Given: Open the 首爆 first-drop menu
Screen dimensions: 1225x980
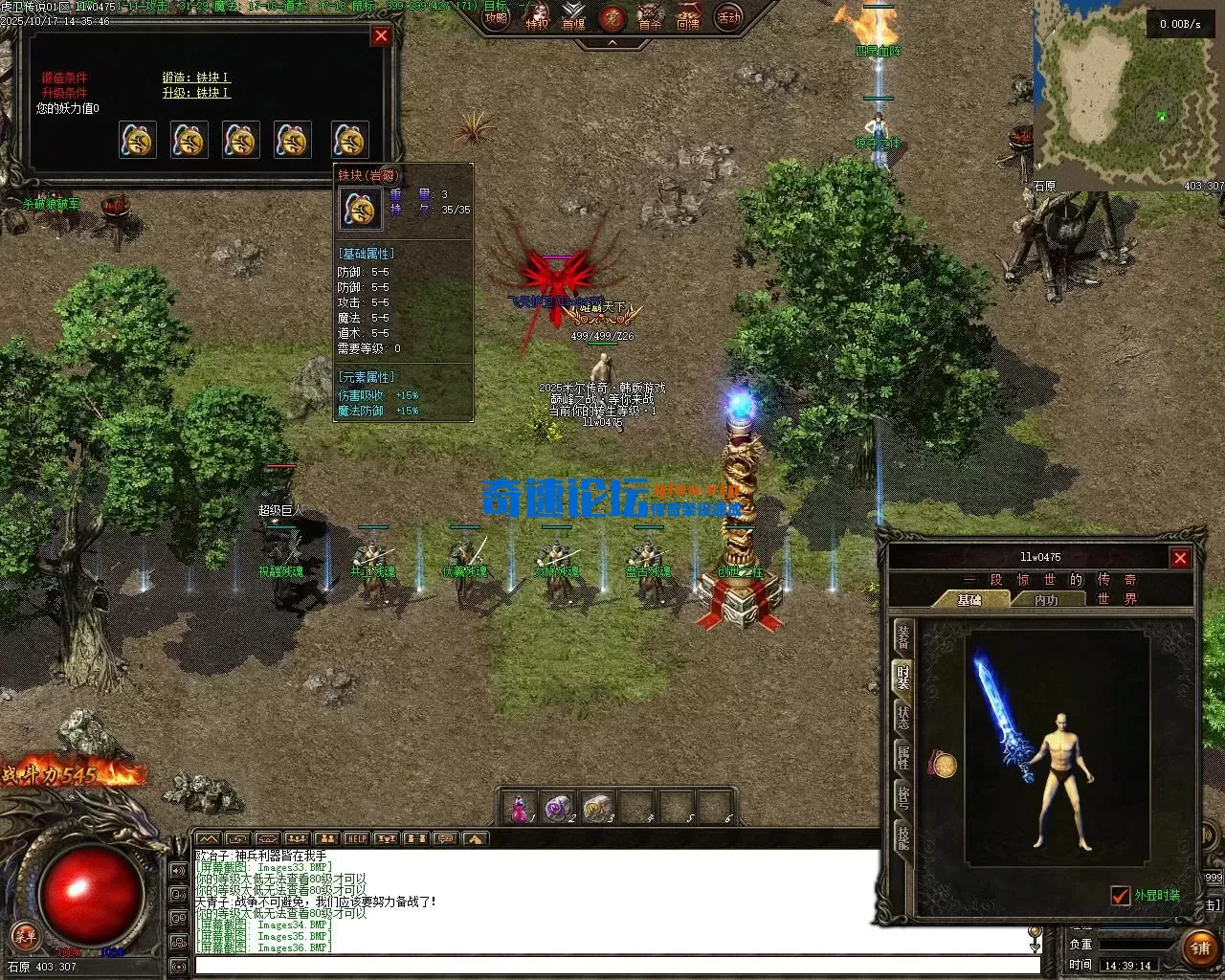Looking at the screenshot, I should coord(573,17).
